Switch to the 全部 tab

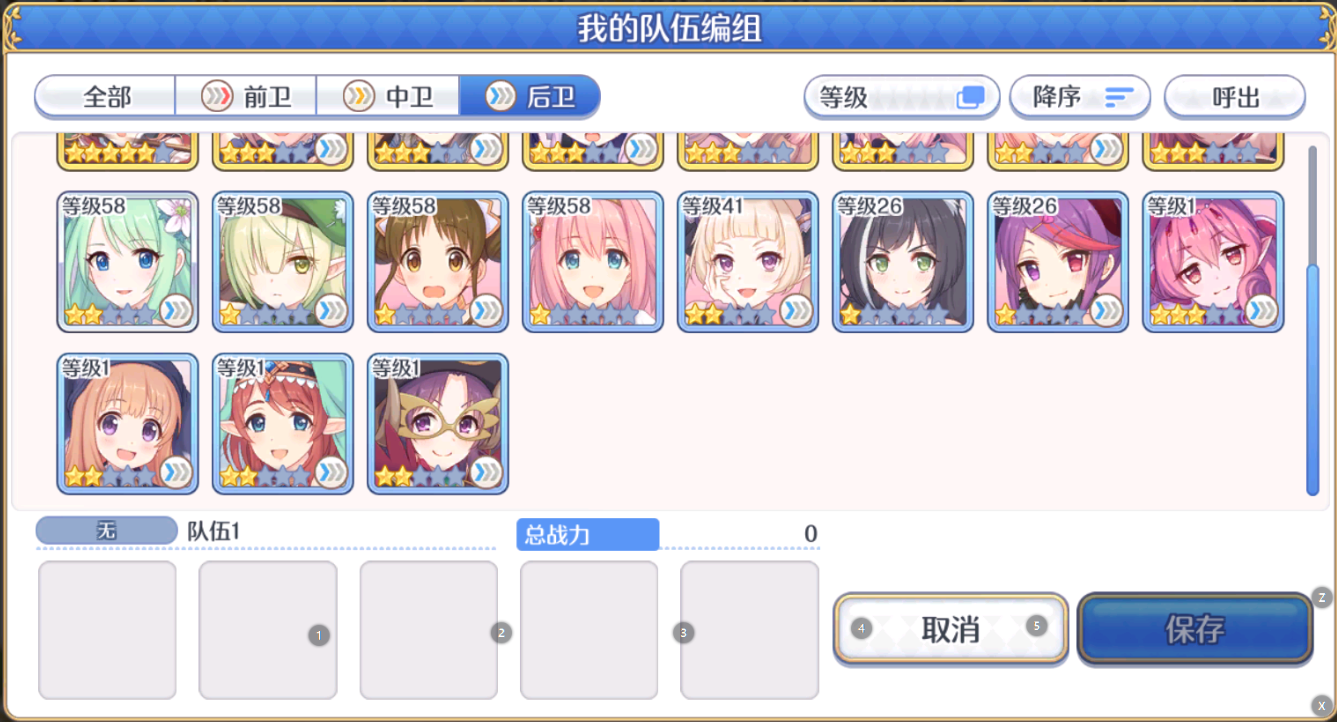[x=104, y=97]
